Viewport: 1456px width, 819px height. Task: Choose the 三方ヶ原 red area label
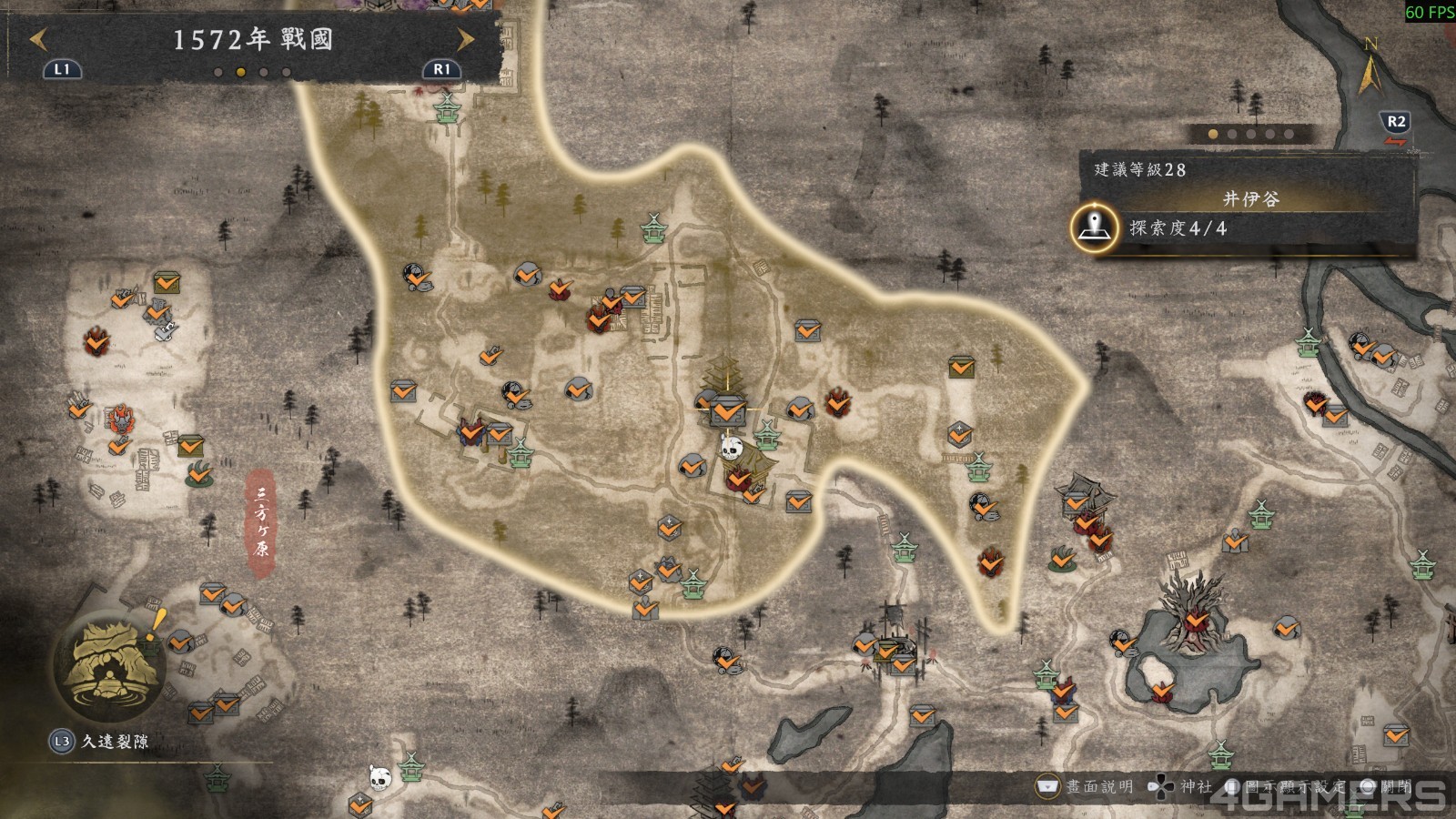pos(261,523)
